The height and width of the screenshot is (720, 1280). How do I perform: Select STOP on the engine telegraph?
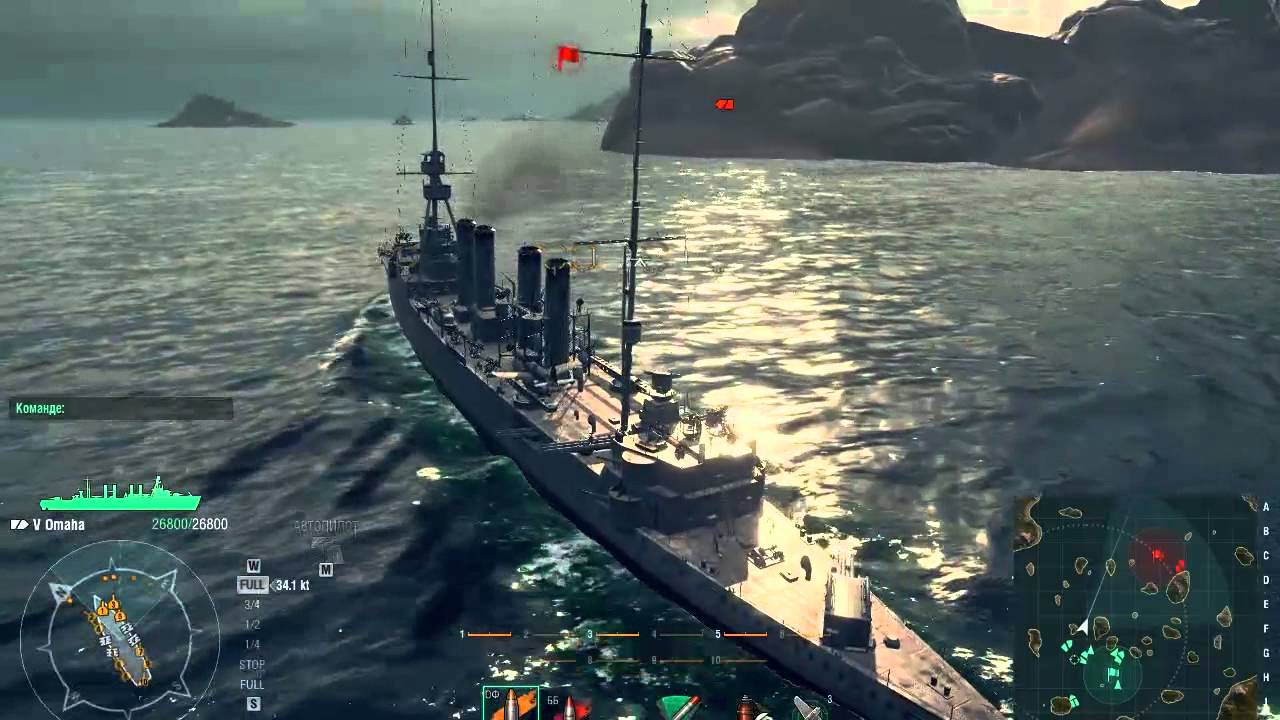pyautogui.click(x=252, y=664)
